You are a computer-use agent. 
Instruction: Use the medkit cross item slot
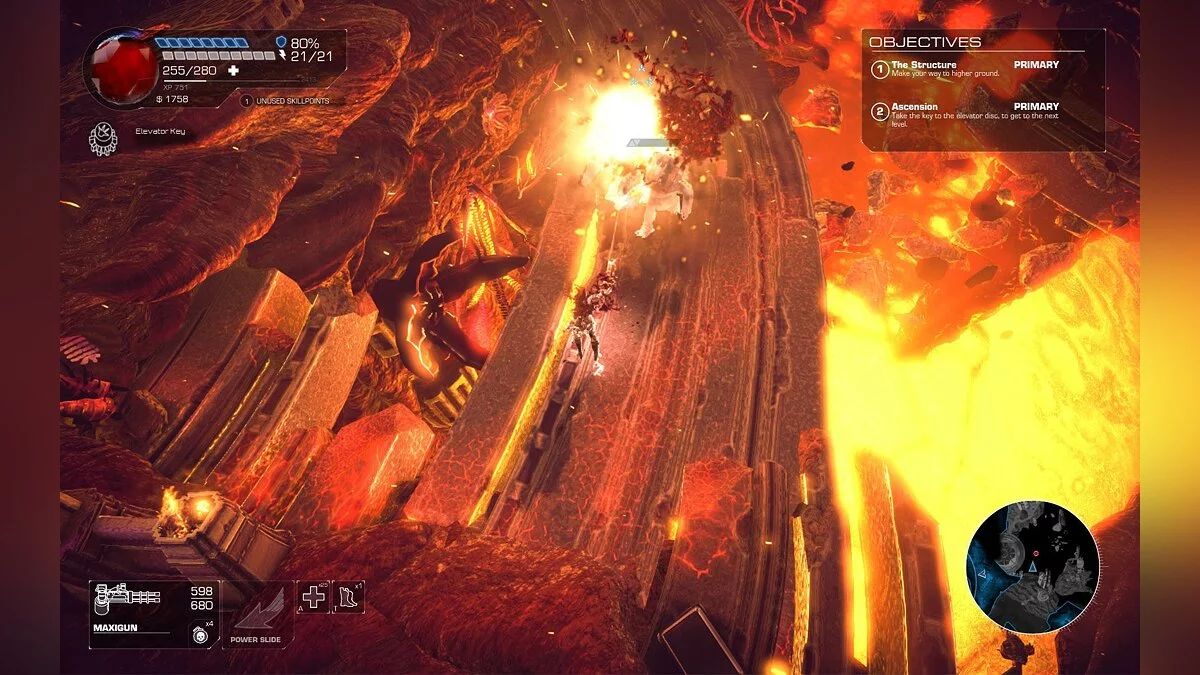[315, 597]
